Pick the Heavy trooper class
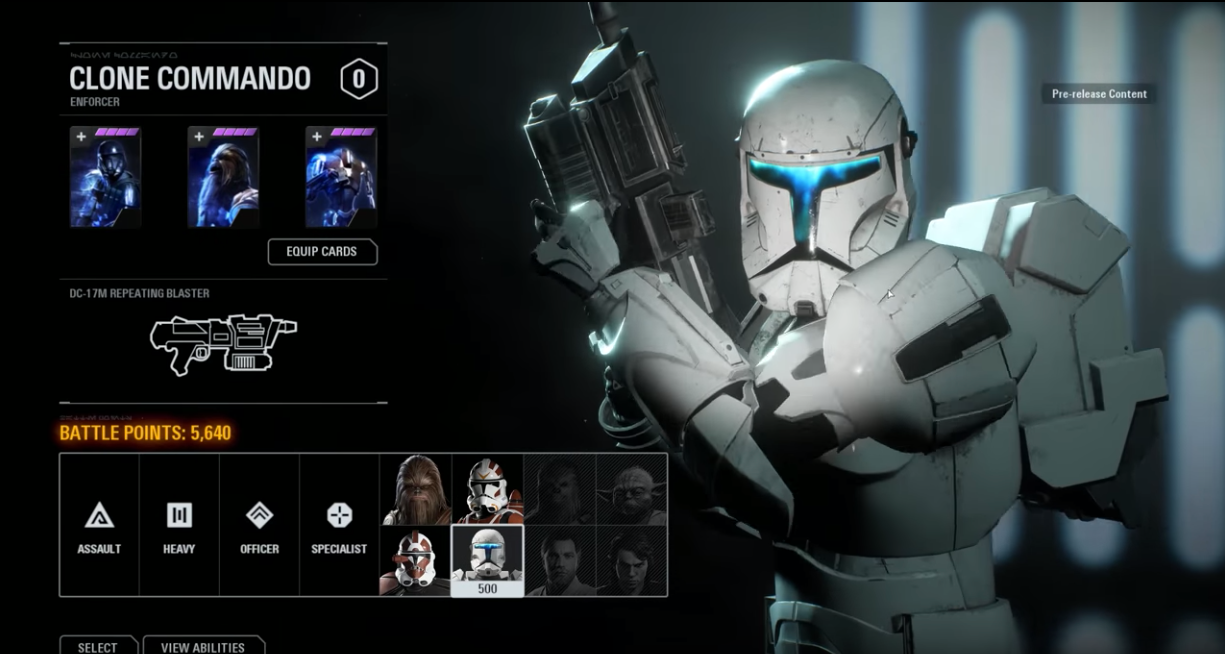 point(179,526)
